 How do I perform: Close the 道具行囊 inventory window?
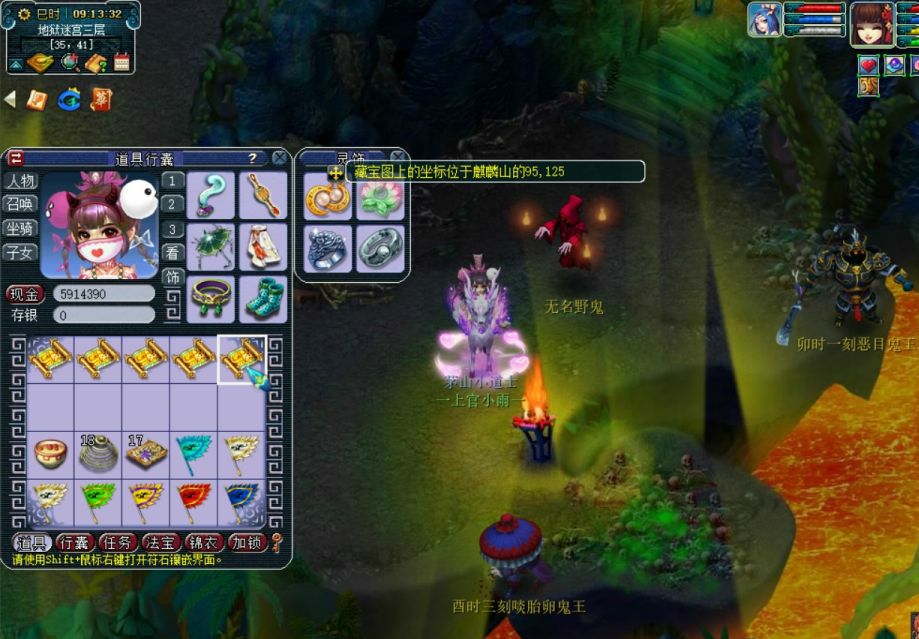(x=279, y=158)
